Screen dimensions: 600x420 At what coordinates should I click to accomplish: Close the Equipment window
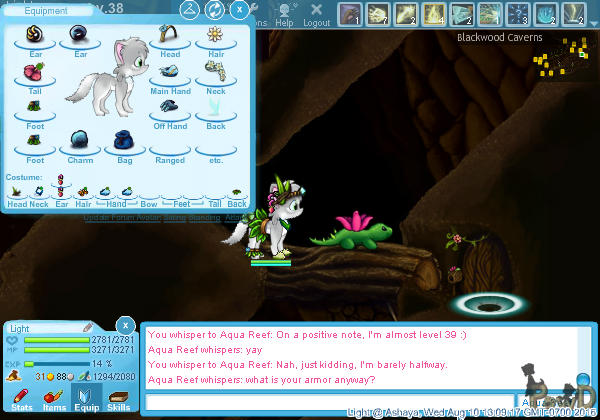[240, 10]
